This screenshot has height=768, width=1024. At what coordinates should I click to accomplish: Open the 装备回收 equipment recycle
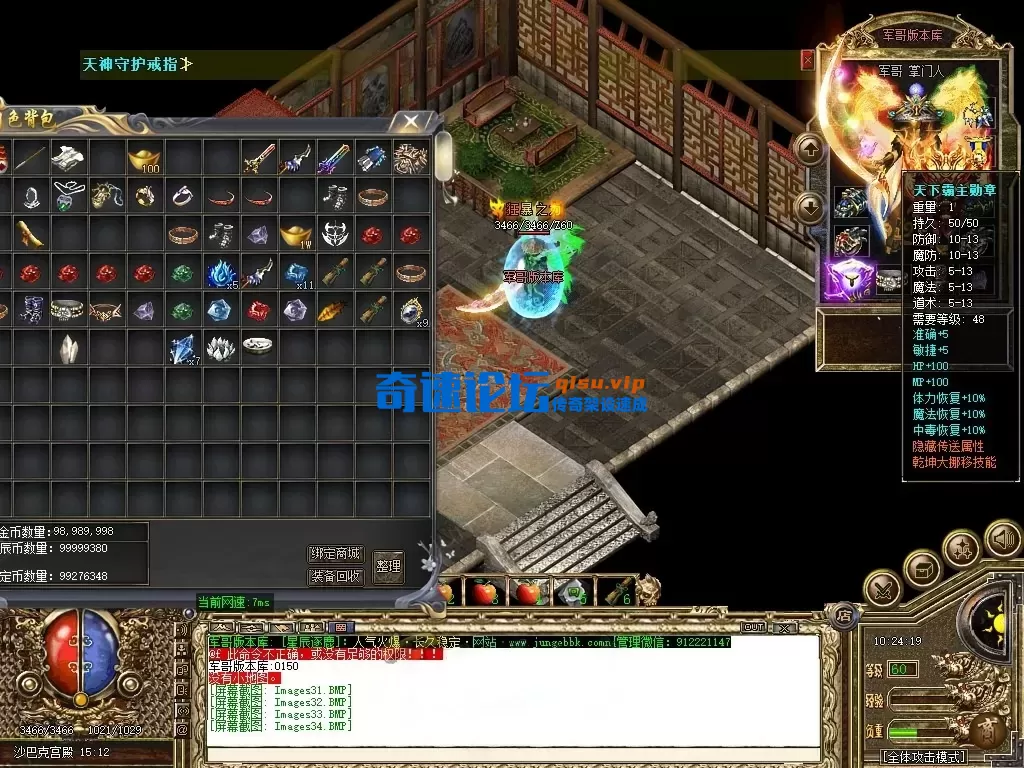point(335,576)
